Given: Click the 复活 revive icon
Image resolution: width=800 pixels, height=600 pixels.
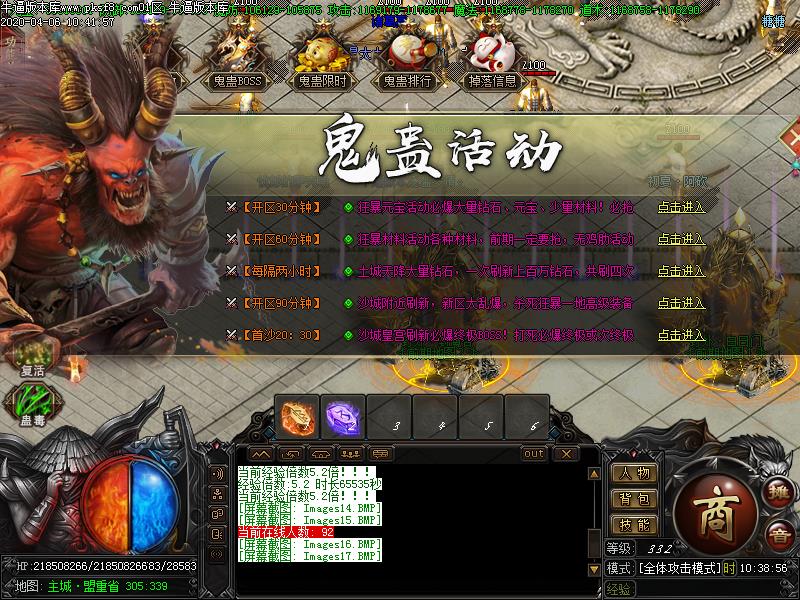Looking at the screenshot, I should (x=33, y=357).
